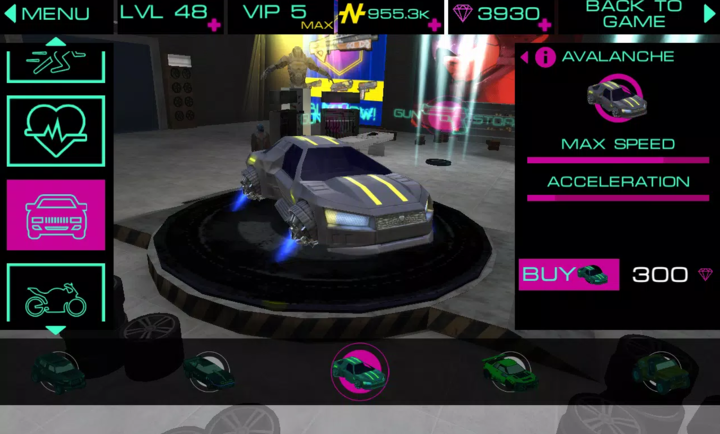Switch to the motorcycle category
Screen dimensions: 720x434
[56, 295]
